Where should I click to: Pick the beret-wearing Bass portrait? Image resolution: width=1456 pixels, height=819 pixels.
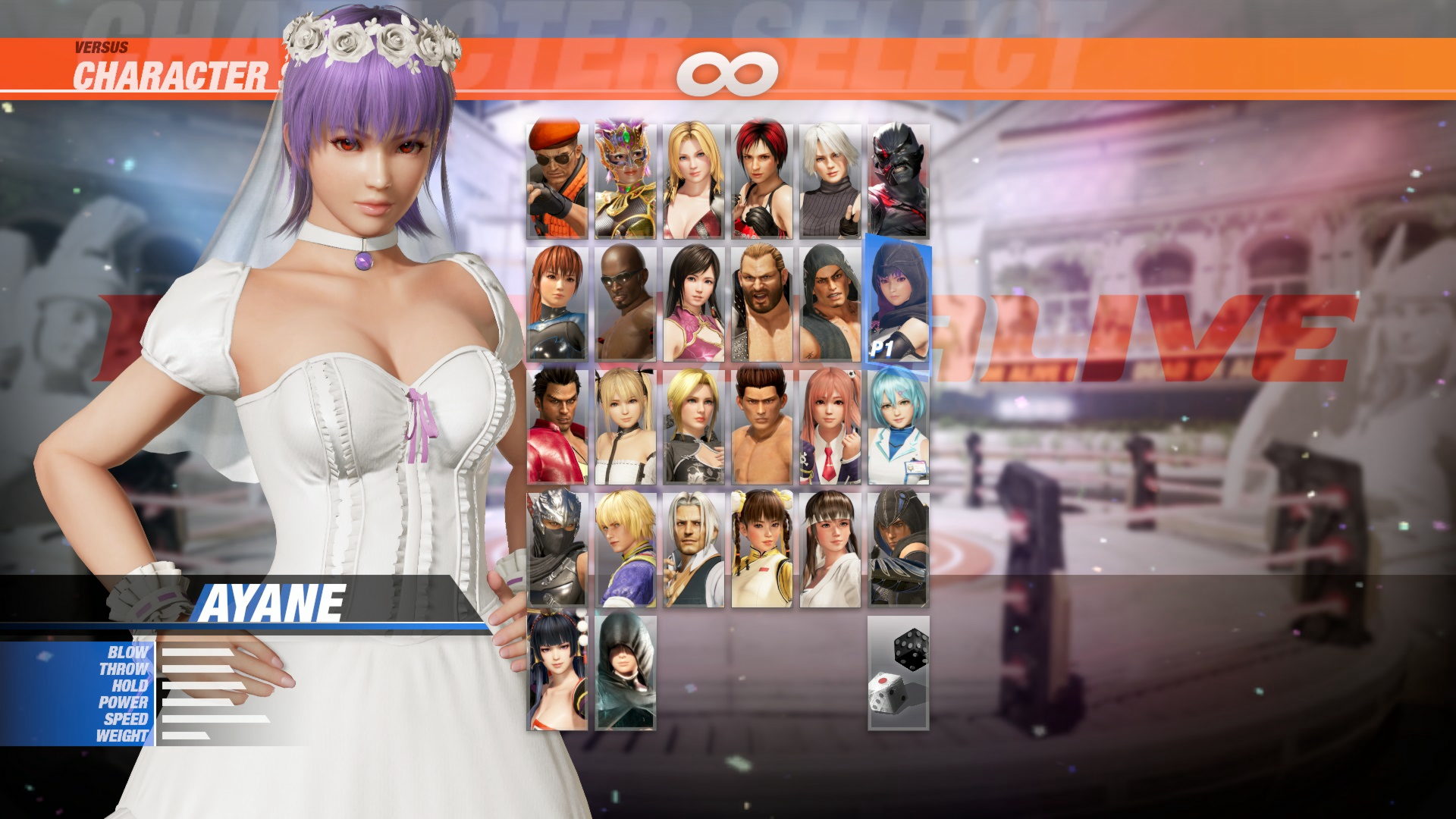click(559, 174)
